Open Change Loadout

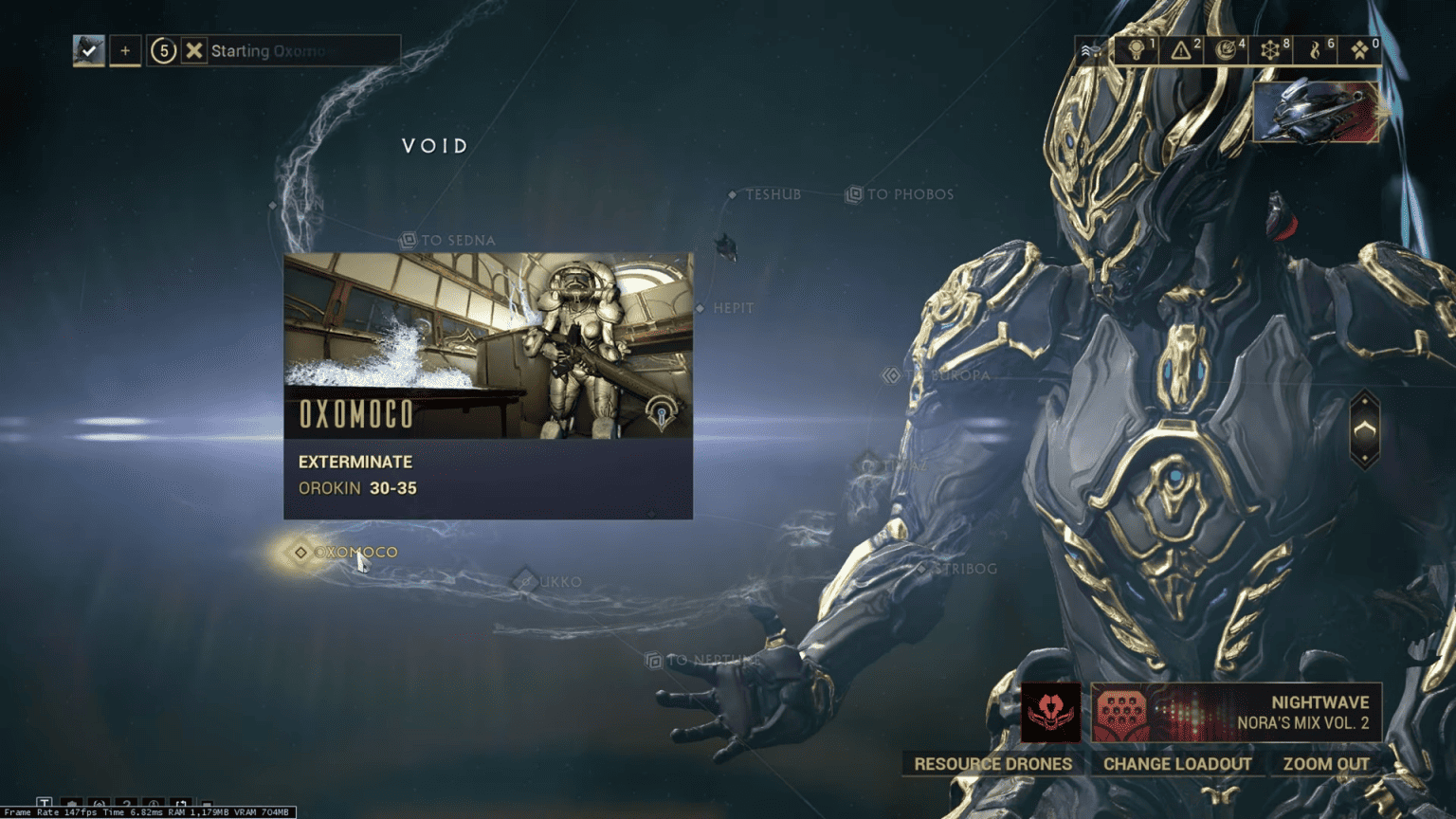click(x=1177, y=763)
